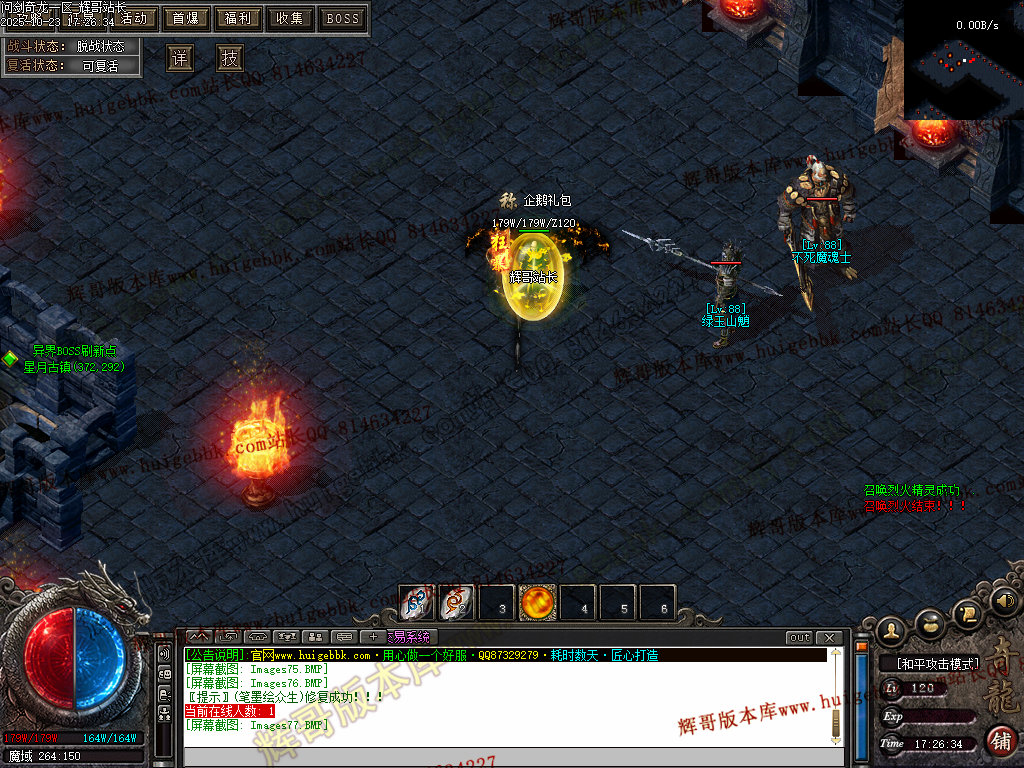Click the 详 details button
1024x768 pixels.
(x=179, y=58)
